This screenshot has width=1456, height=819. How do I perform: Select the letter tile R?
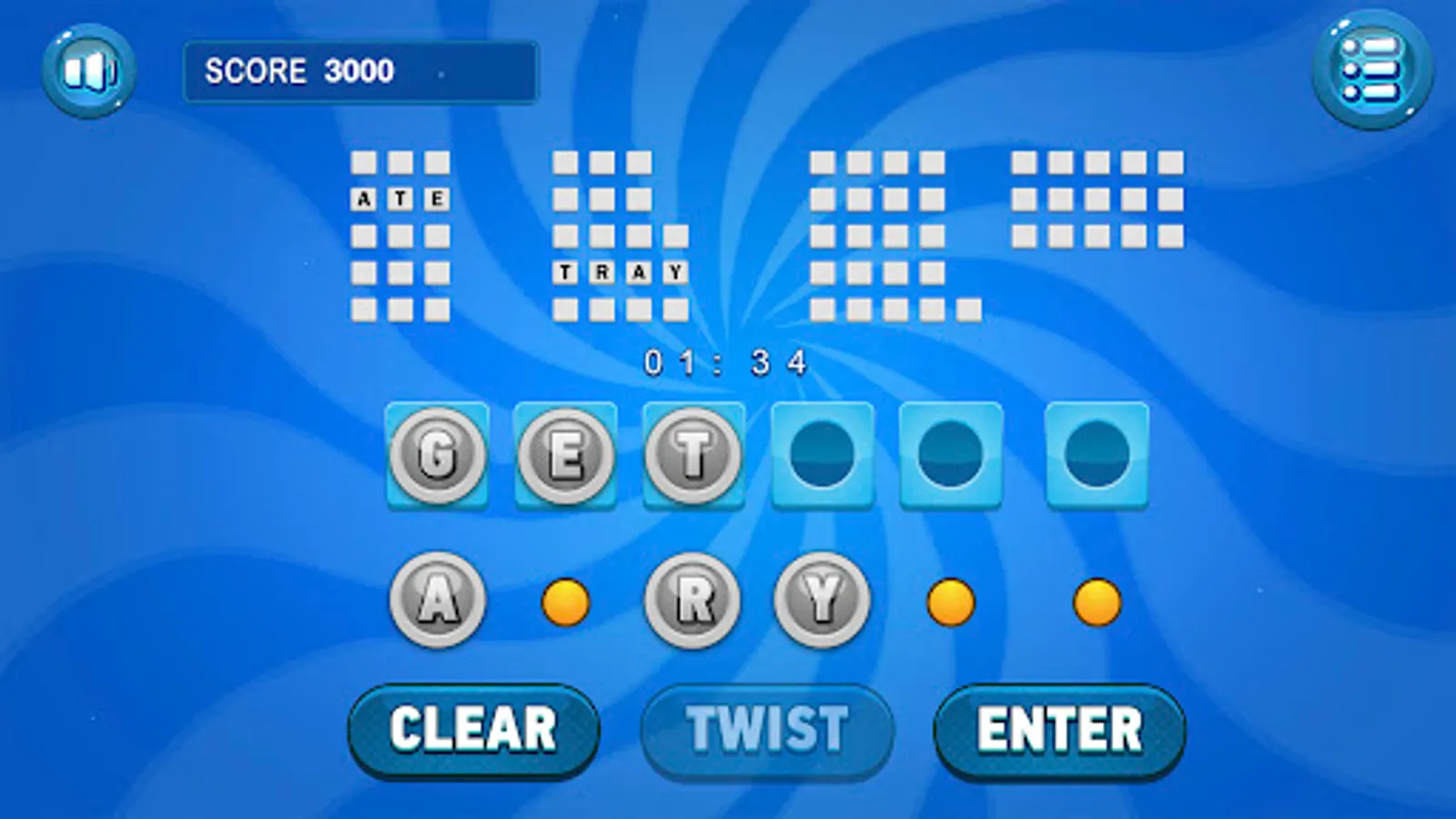click(x=692, y=601)
